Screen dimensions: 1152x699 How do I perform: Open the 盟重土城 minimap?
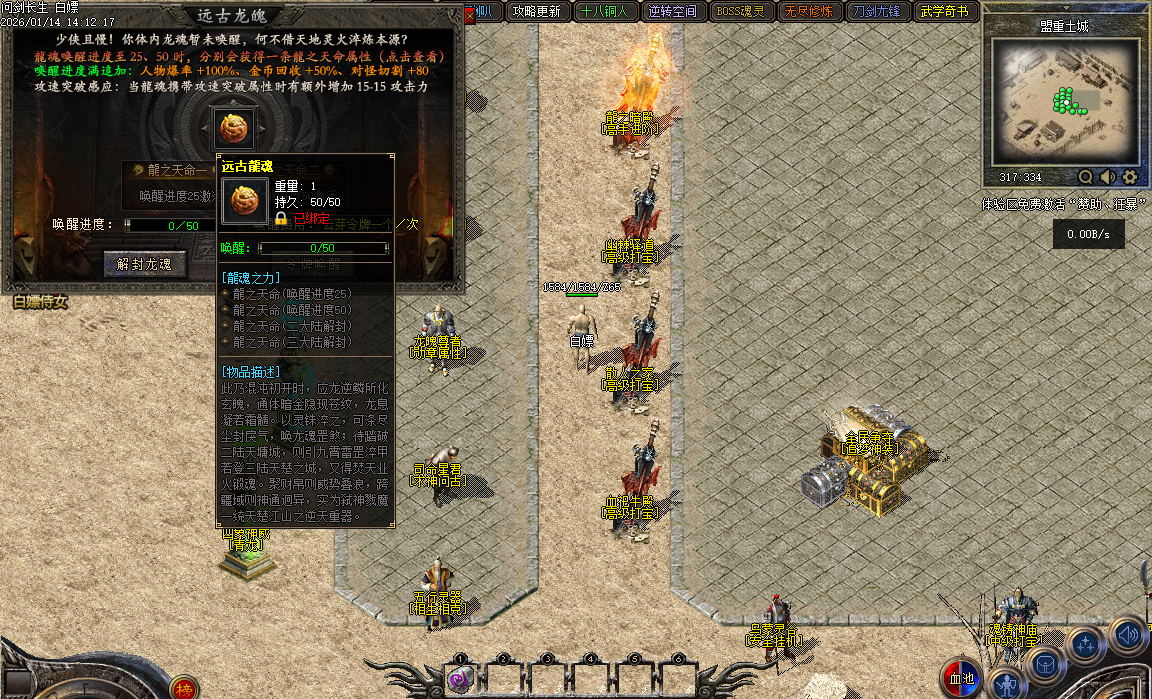1065,100
